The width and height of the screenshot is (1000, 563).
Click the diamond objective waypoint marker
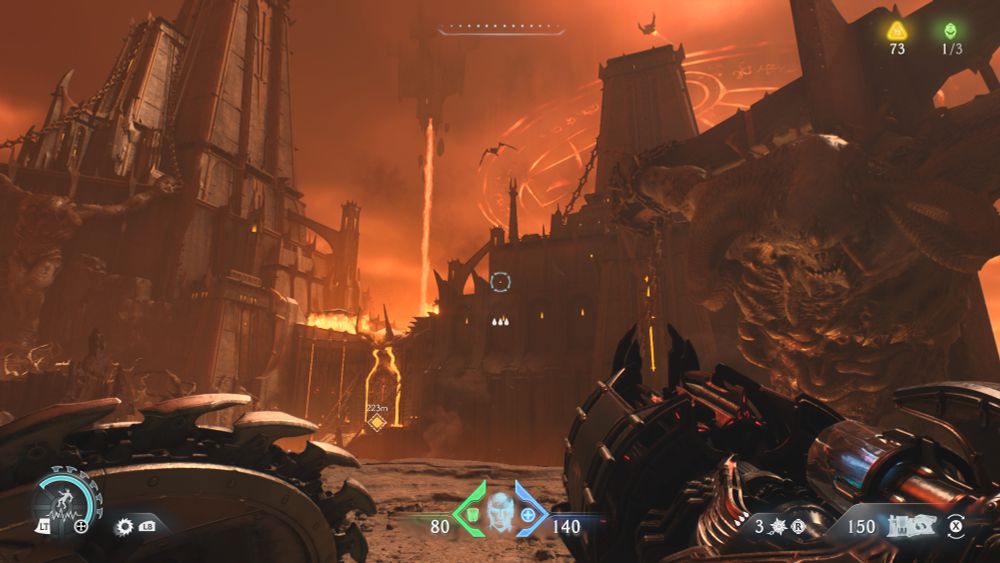click(x=377, y=423)
